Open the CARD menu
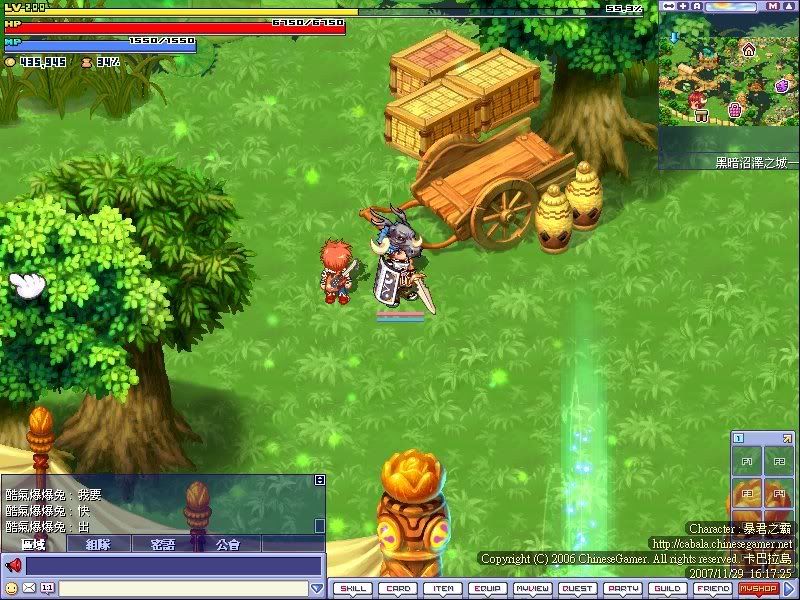Screen dimensions: 800x600 coord(398,589)
